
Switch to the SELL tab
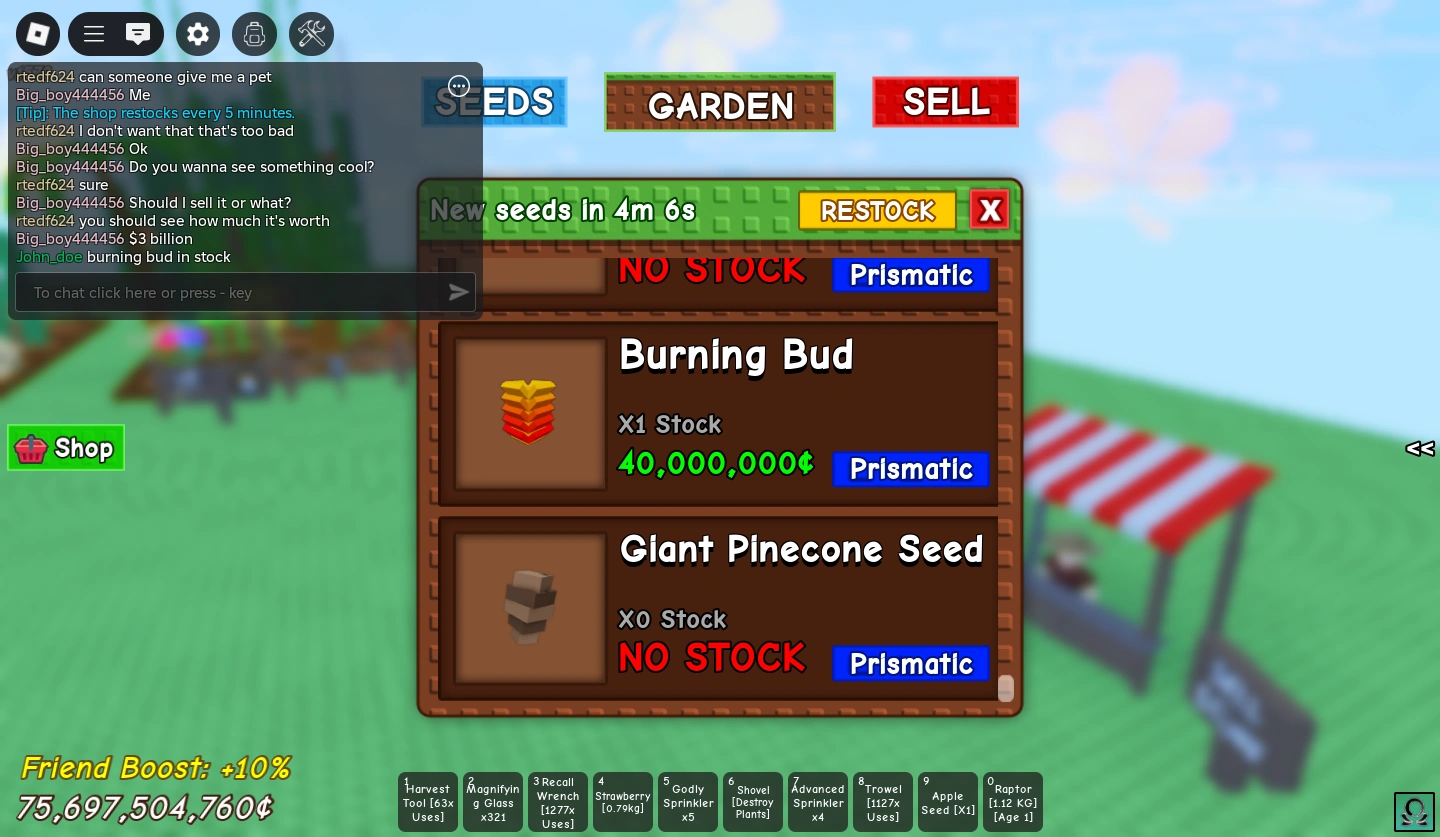tap(945, 101)
